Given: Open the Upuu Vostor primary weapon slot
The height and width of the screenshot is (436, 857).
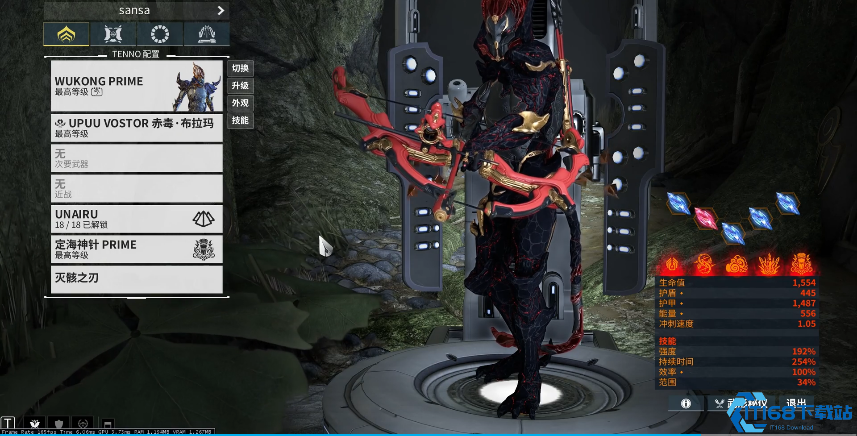Looking at the screenshot, I should pos(135,127).
